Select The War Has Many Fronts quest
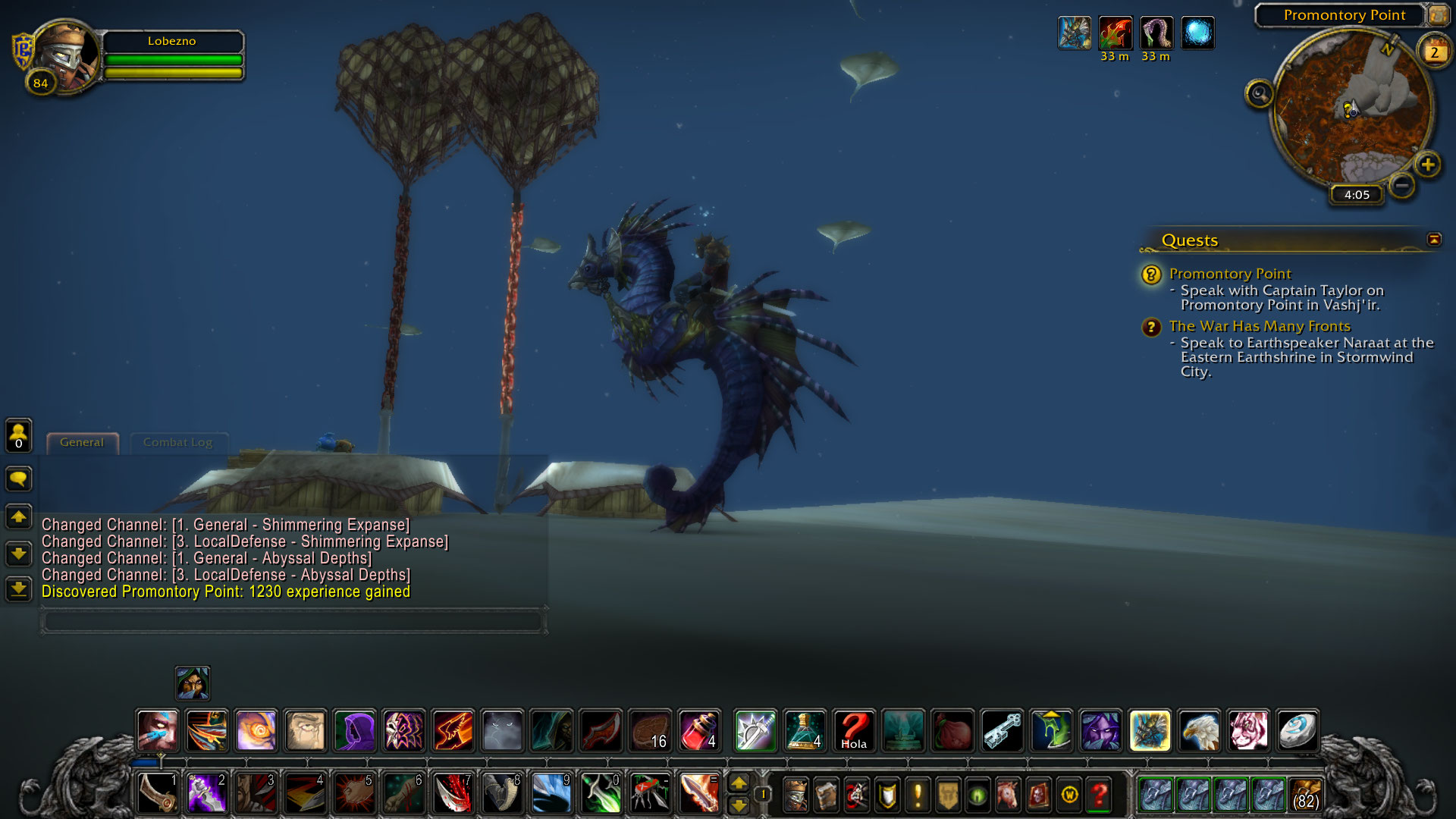 click(1259, 326)
